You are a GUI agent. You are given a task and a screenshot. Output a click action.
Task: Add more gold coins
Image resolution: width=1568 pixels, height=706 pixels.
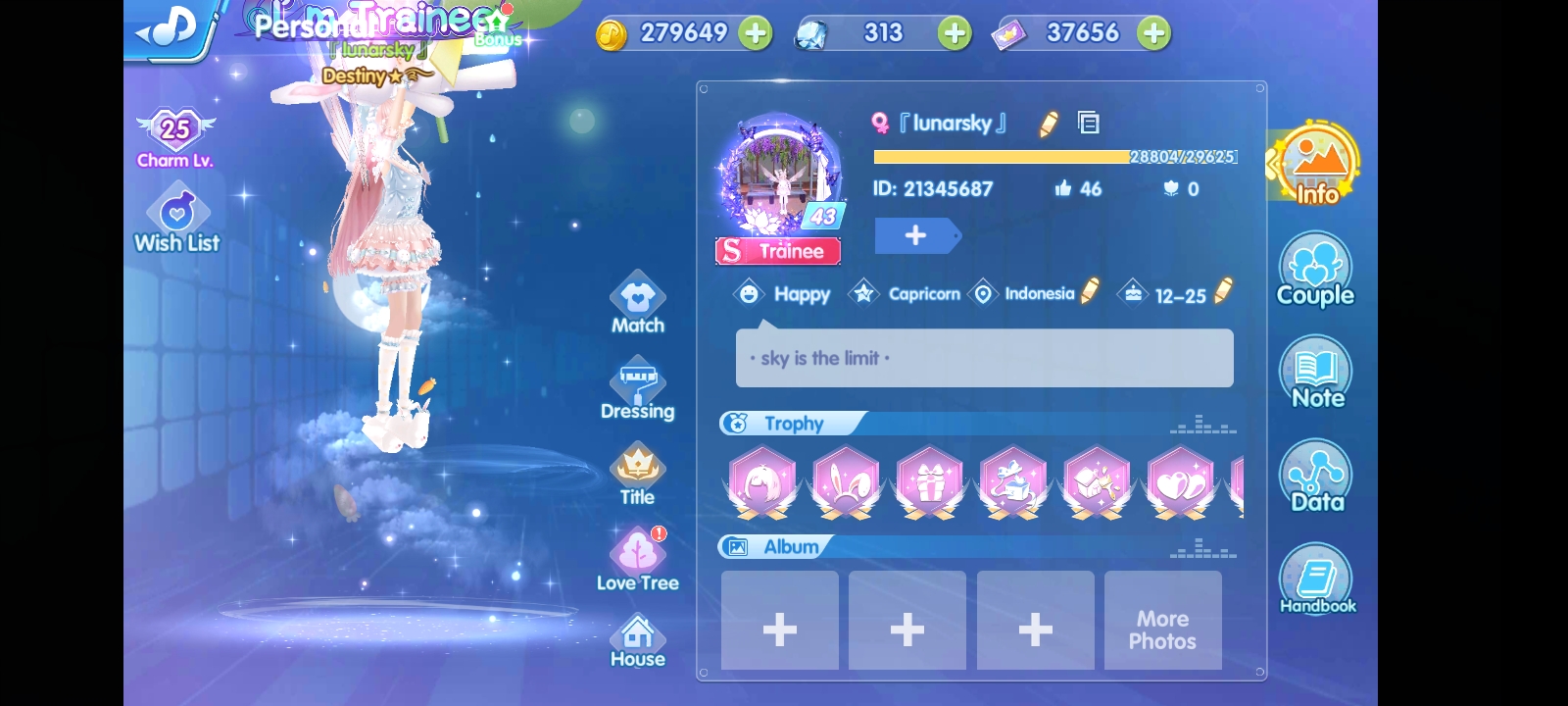(x=756, y=33)
